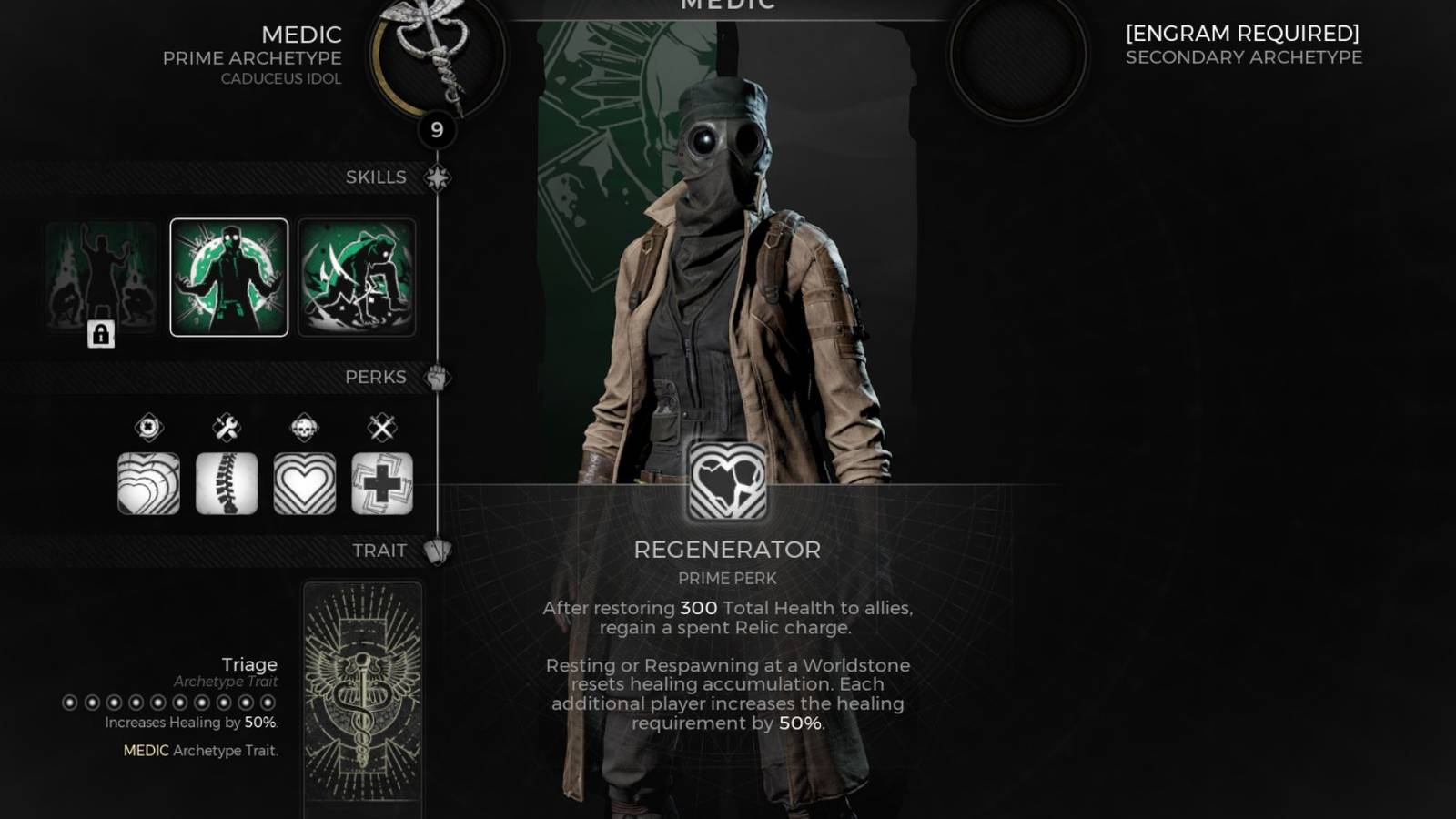
Task: Expand the TRAIT section header
Action: (381, 551)
